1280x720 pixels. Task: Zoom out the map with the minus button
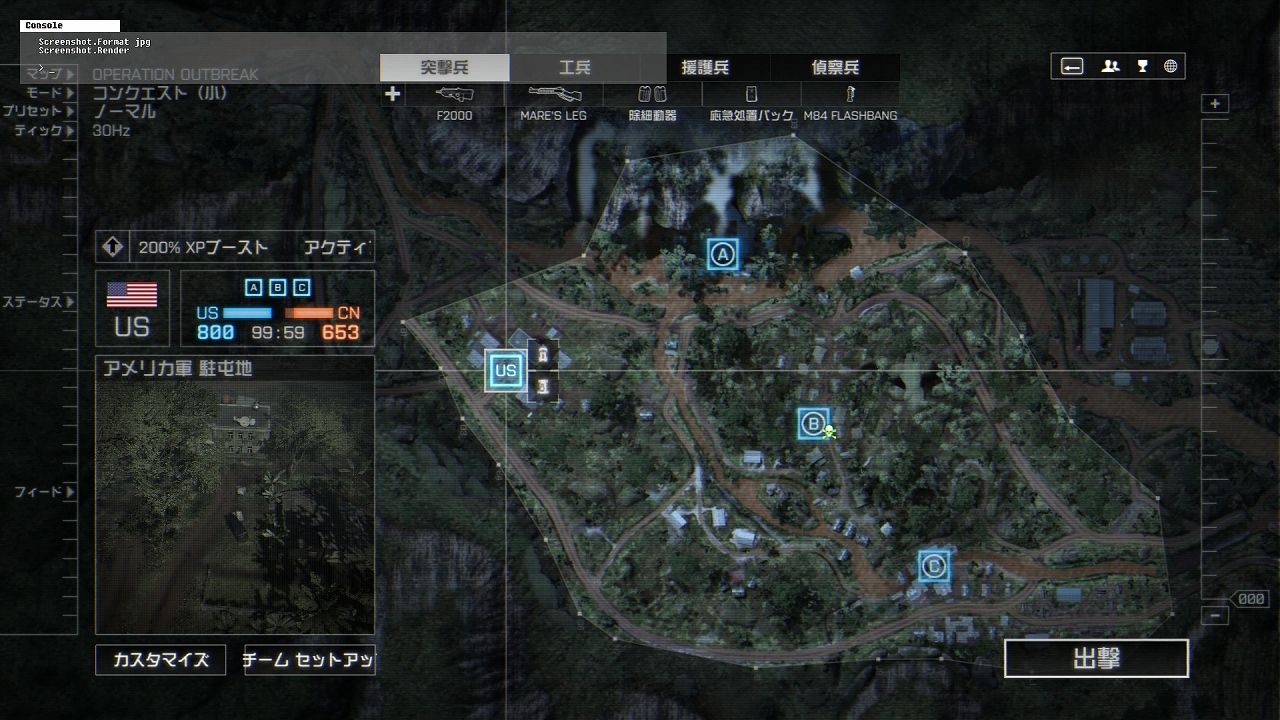pyautogui.click(x=1215, y=616)
